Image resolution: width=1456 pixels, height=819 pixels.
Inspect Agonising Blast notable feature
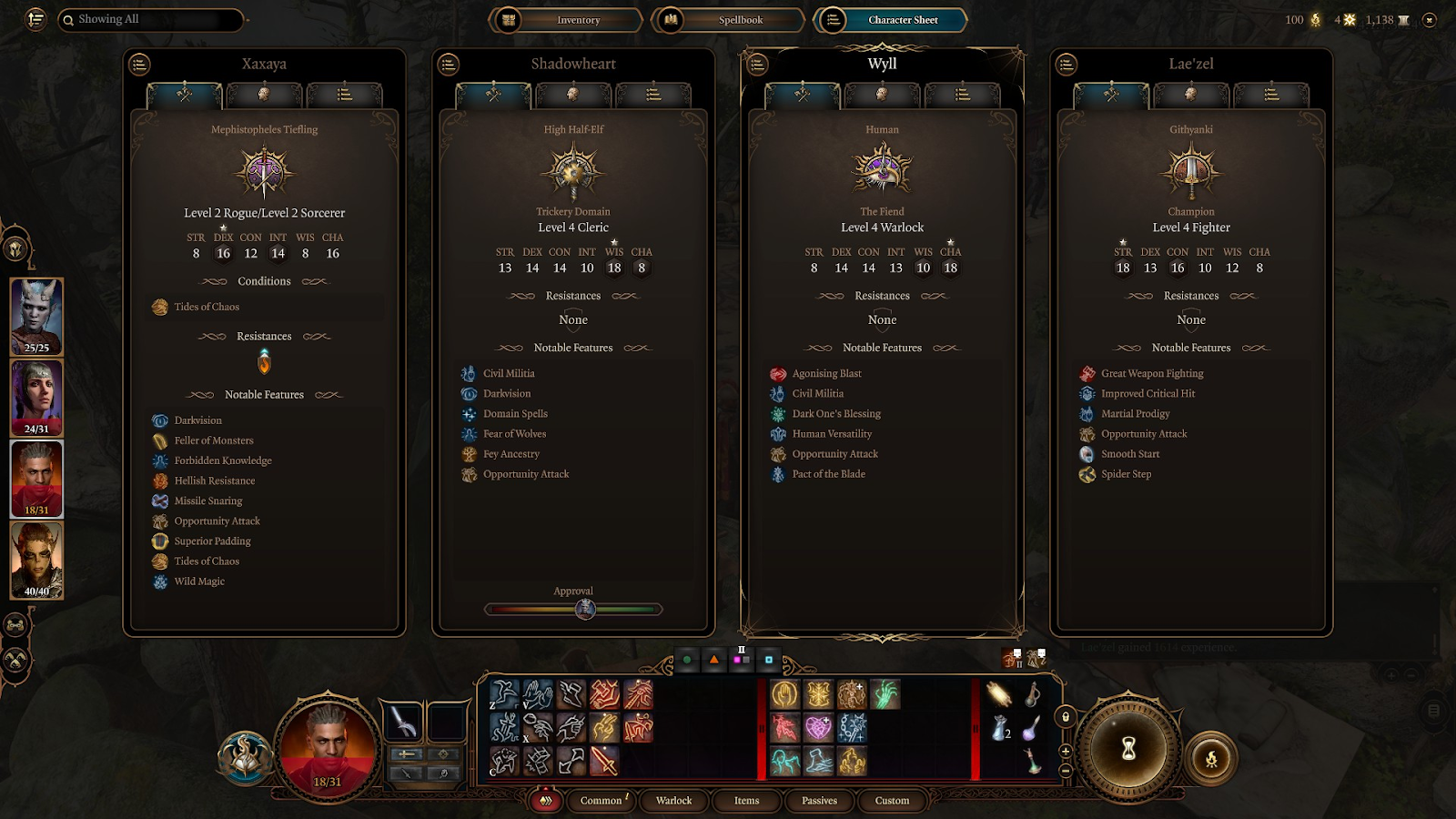pos(826,374)
